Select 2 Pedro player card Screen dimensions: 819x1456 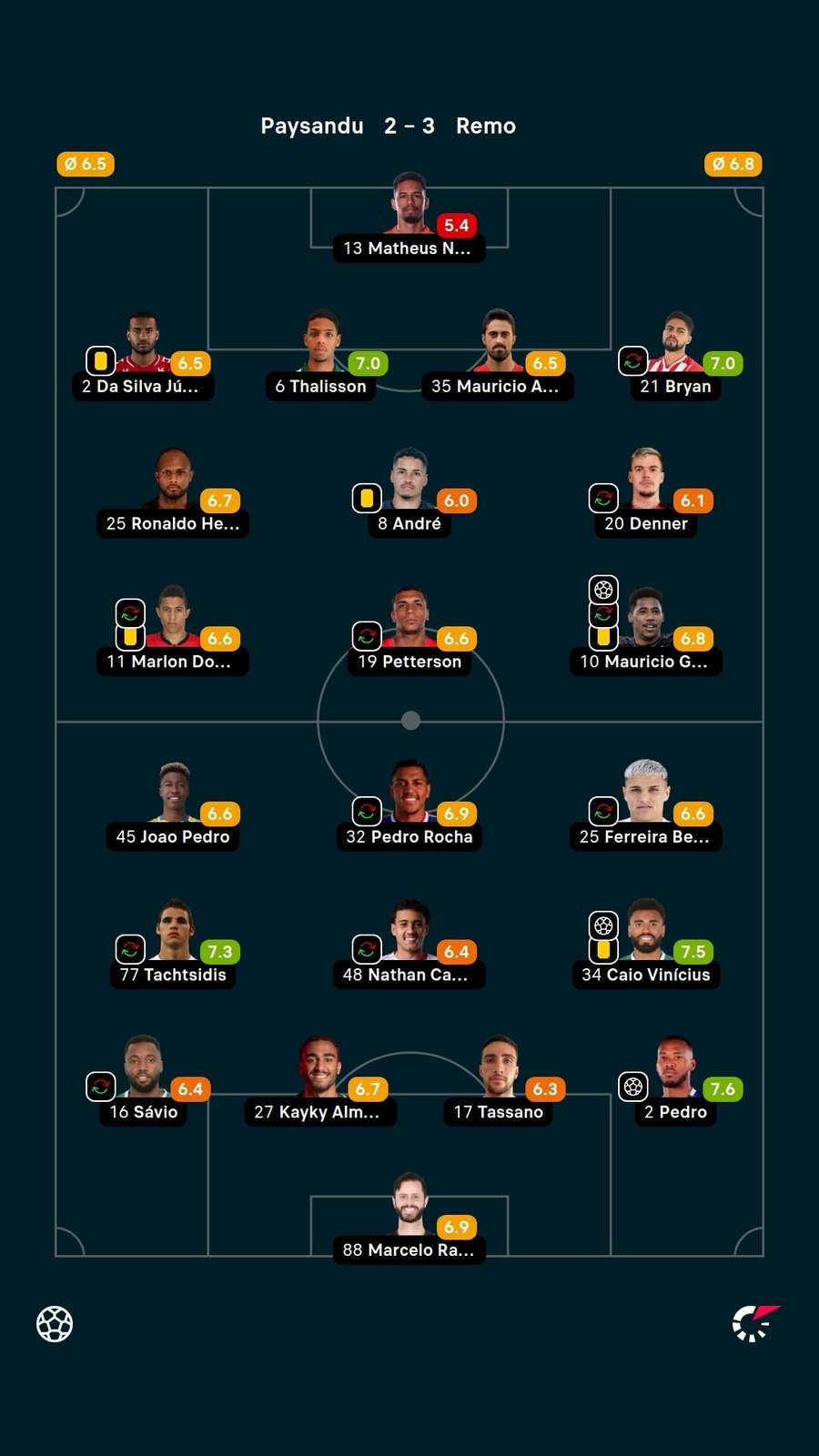click(675, 1083)
